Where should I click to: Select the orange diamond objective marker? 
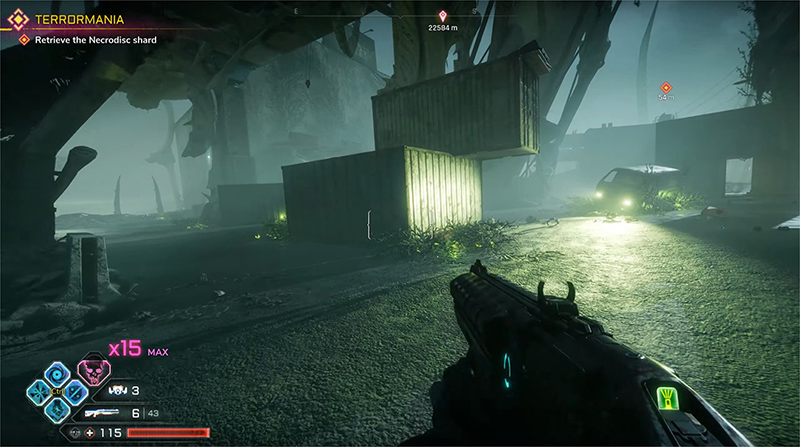click(x=666, y=88)
